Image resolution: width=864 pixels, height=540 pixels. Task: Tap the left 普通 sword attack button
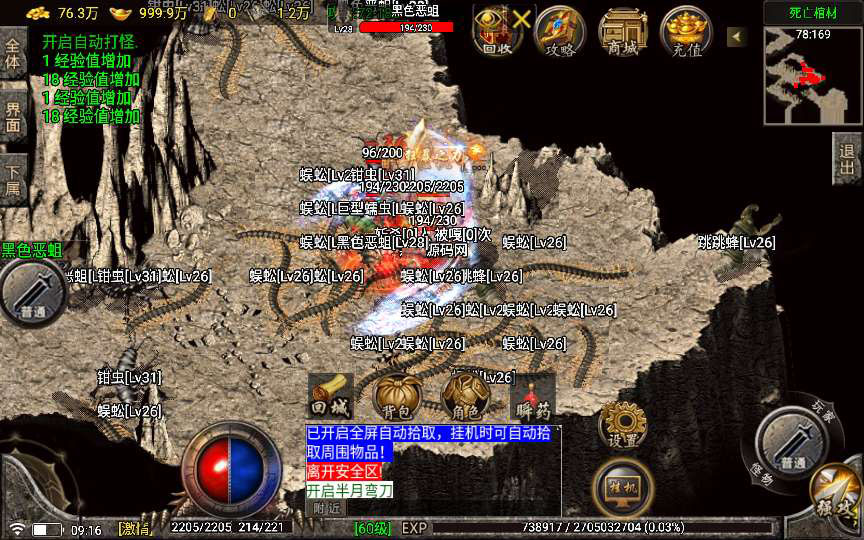[32, 292]
